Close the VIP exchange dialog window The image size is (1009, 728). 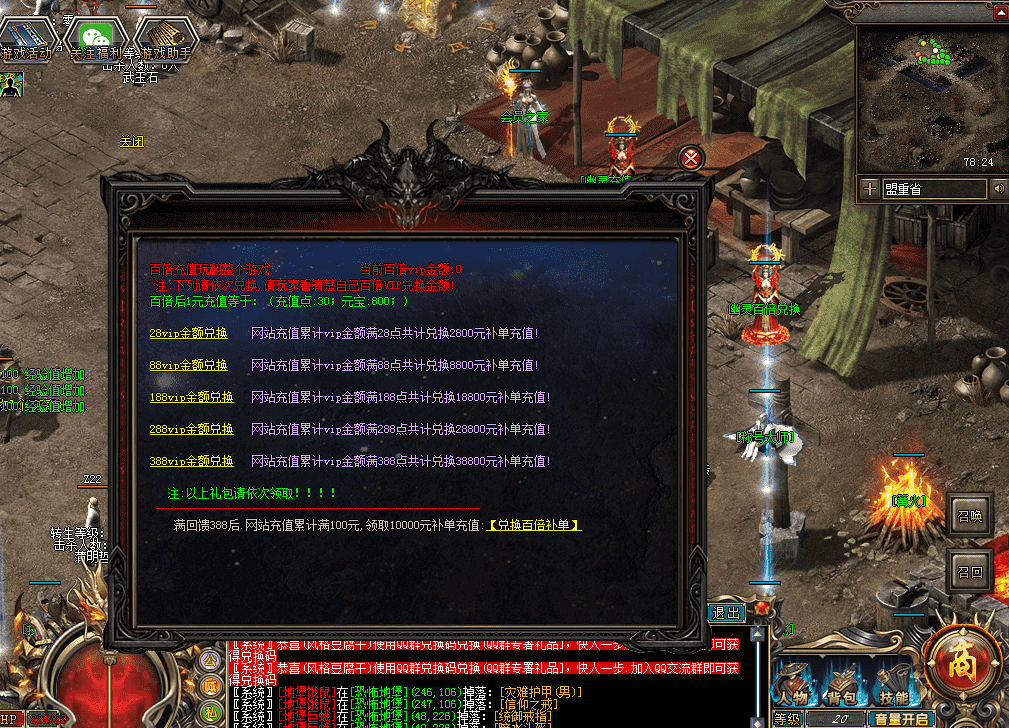(690, 157)
